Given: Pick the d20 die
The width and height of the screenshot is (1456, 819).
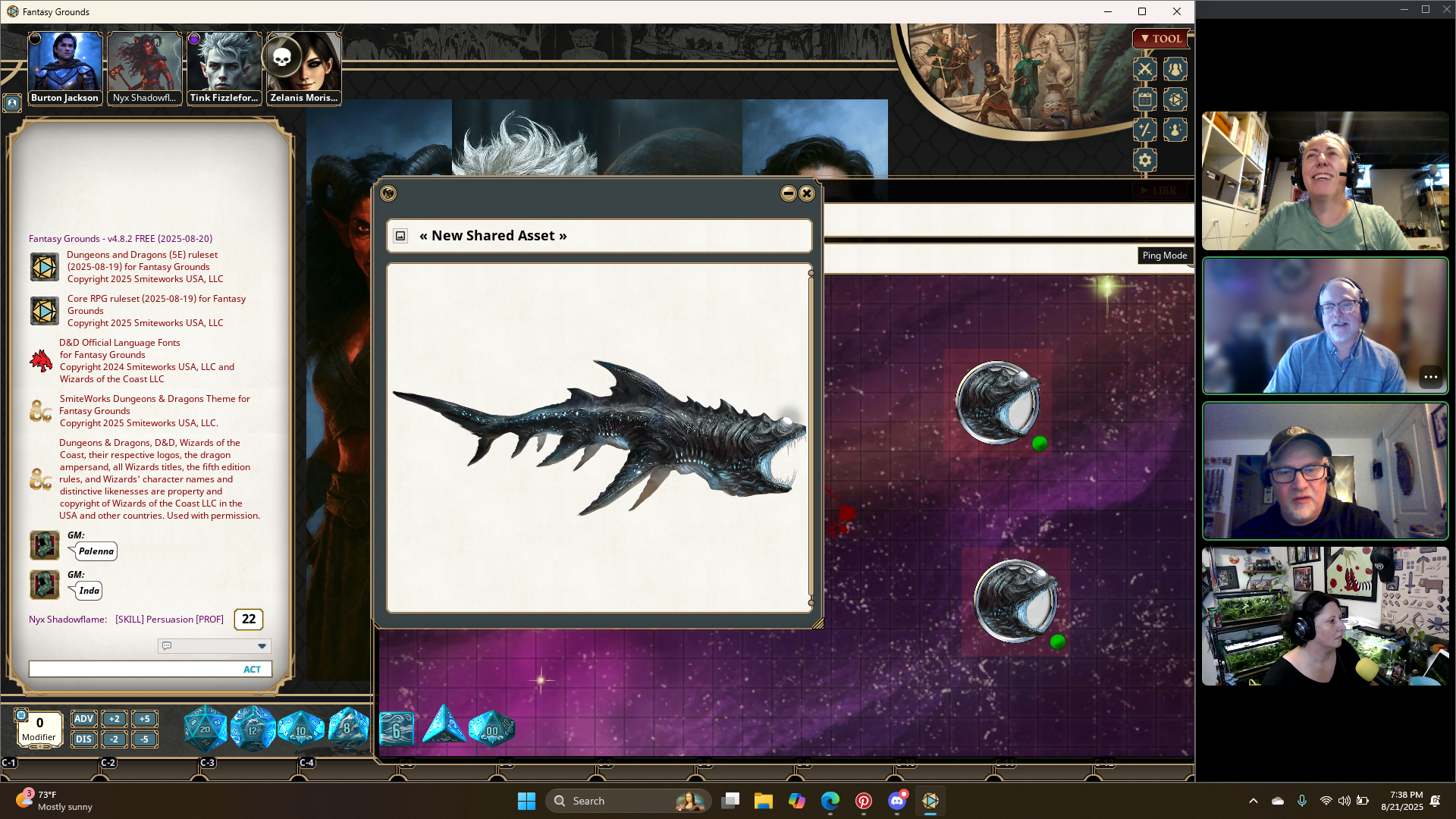Looking at the screenshot, I should tap(205, 729).
